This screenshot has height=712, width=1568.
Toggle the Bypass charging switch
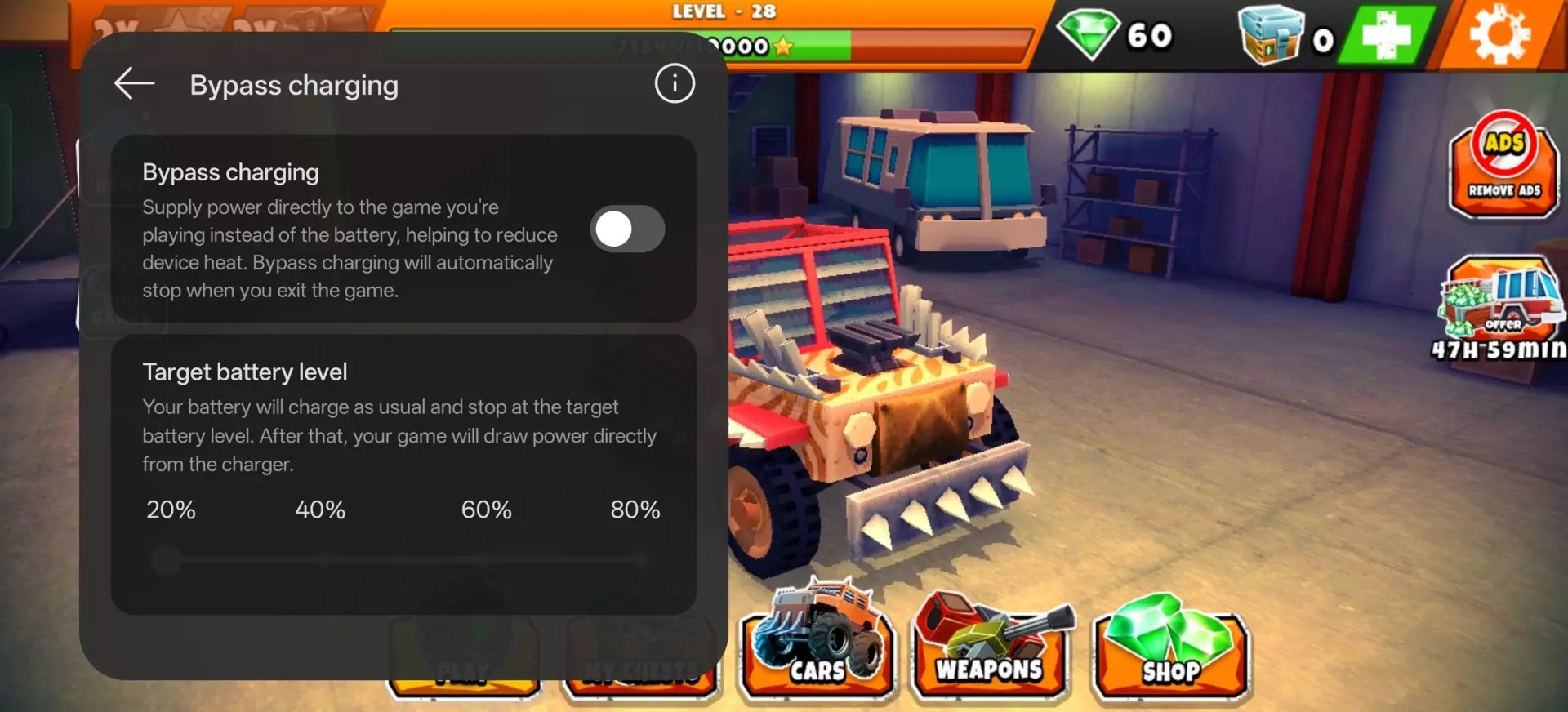click(x=627, y=229)
